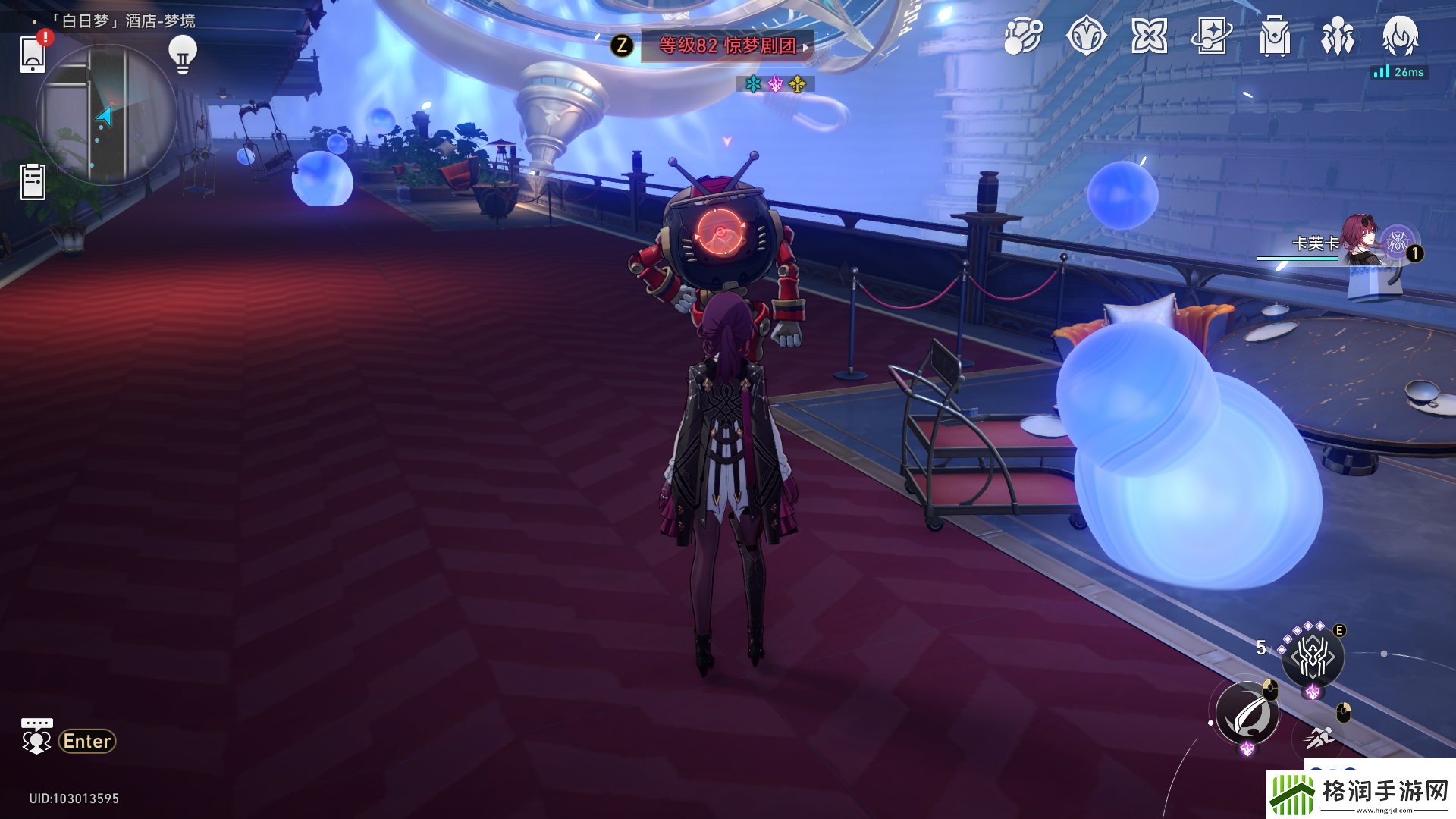Open the character head profile icon
This screenshot has width=1456, height=819.
coord(1400,36)
